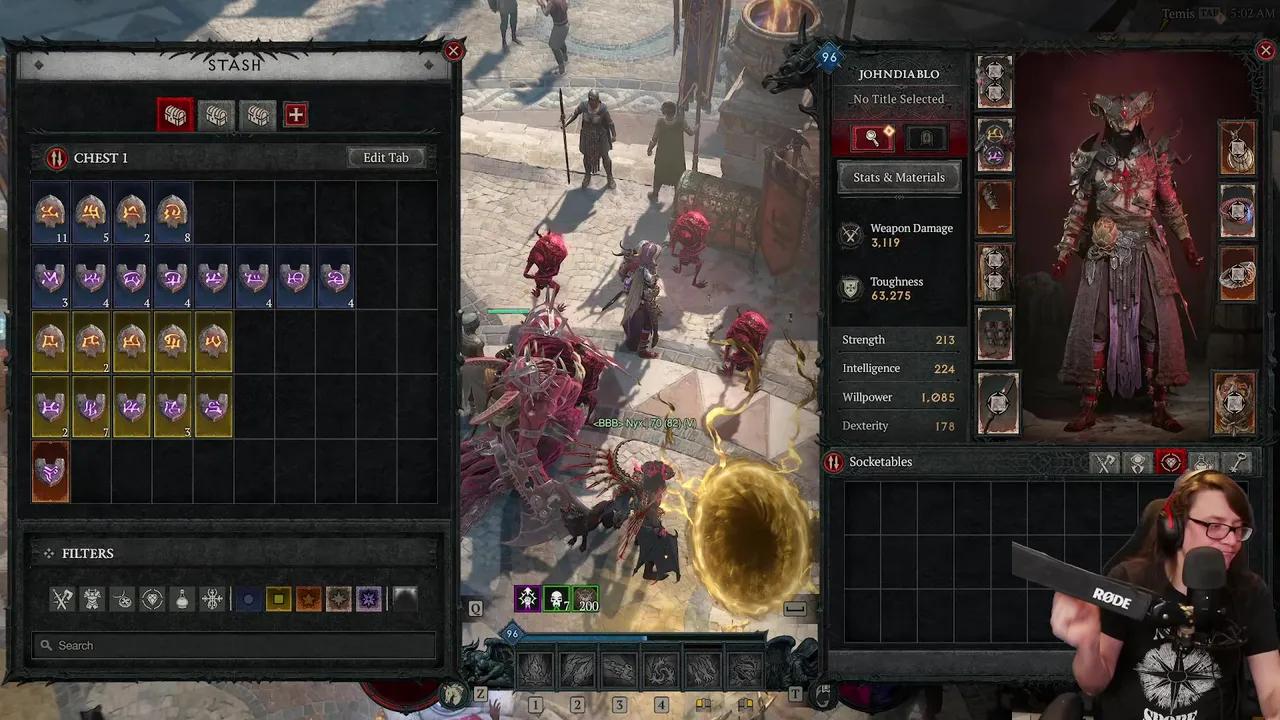Switch to the inventory equipment tab with axes
The width and height of the screenshot is (1280, 720).
[x=1105, y=462]
